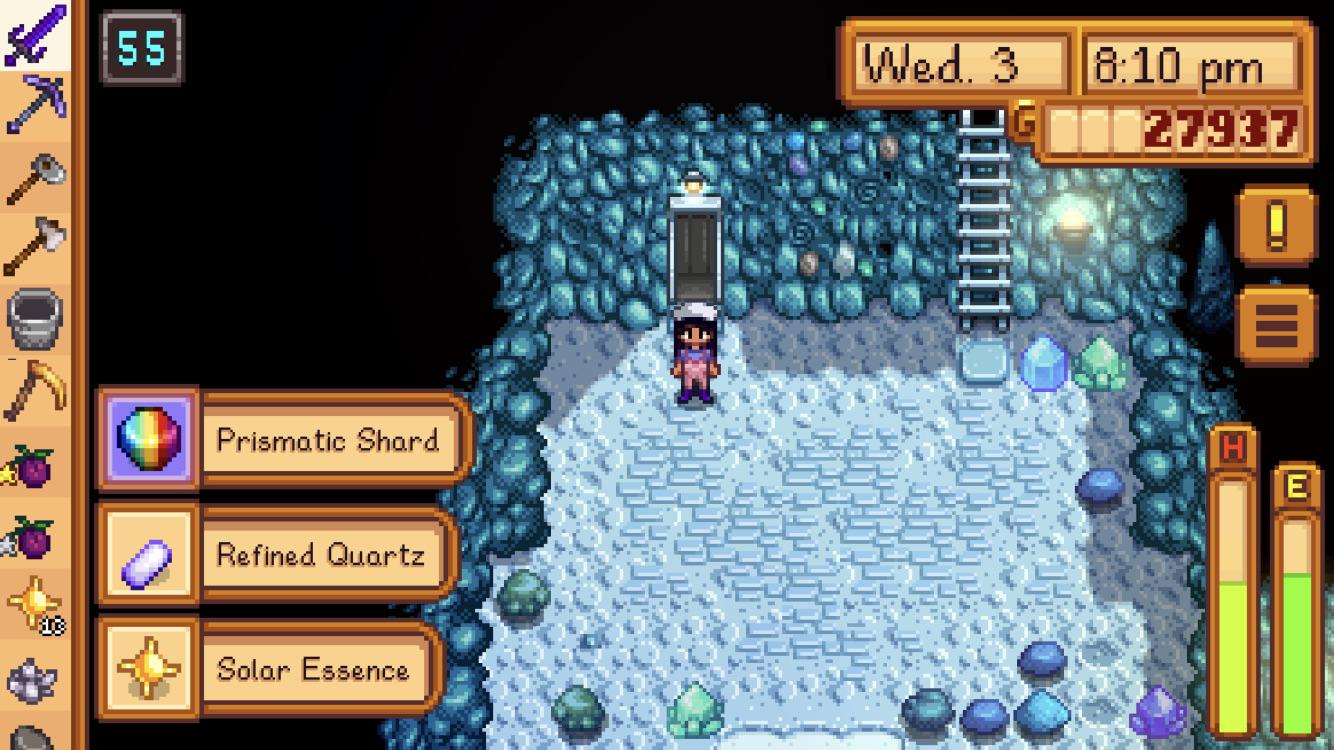Equip the purple pickaxe
1334x750 pixels.
click(x=36, y=103)
